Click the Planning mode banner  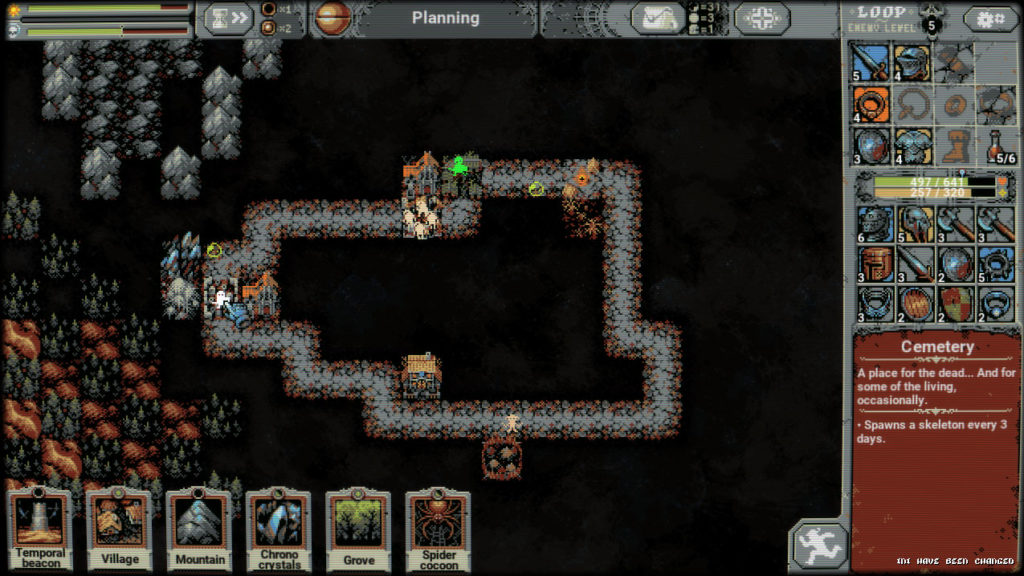pos(445,18)
